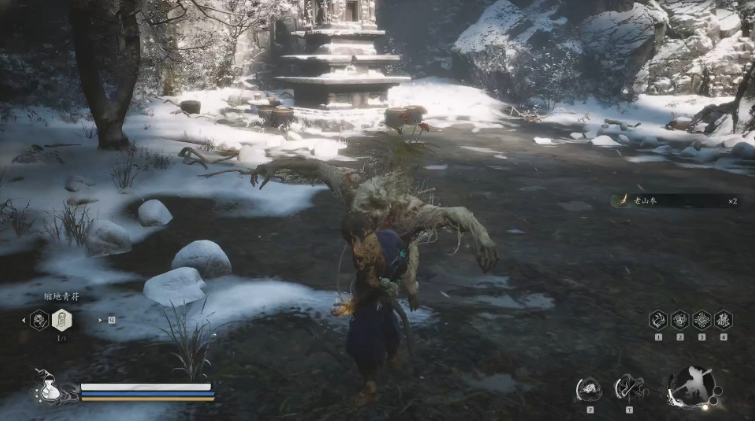The height and width of the screenshot is (421, 755).
Task: Click the swirling vessel skill icon
Action: (x=630, y=387)
